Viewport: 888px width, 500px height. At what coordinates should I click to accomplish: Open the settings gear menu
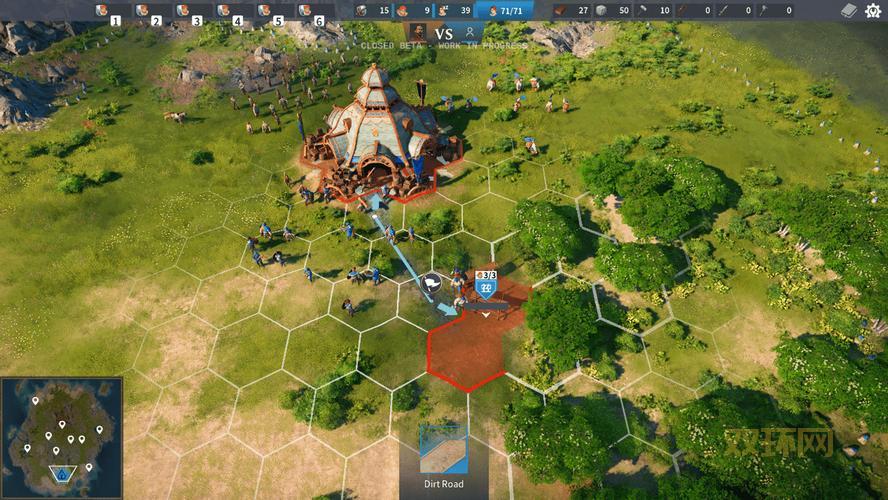click(x=875, y=11)
